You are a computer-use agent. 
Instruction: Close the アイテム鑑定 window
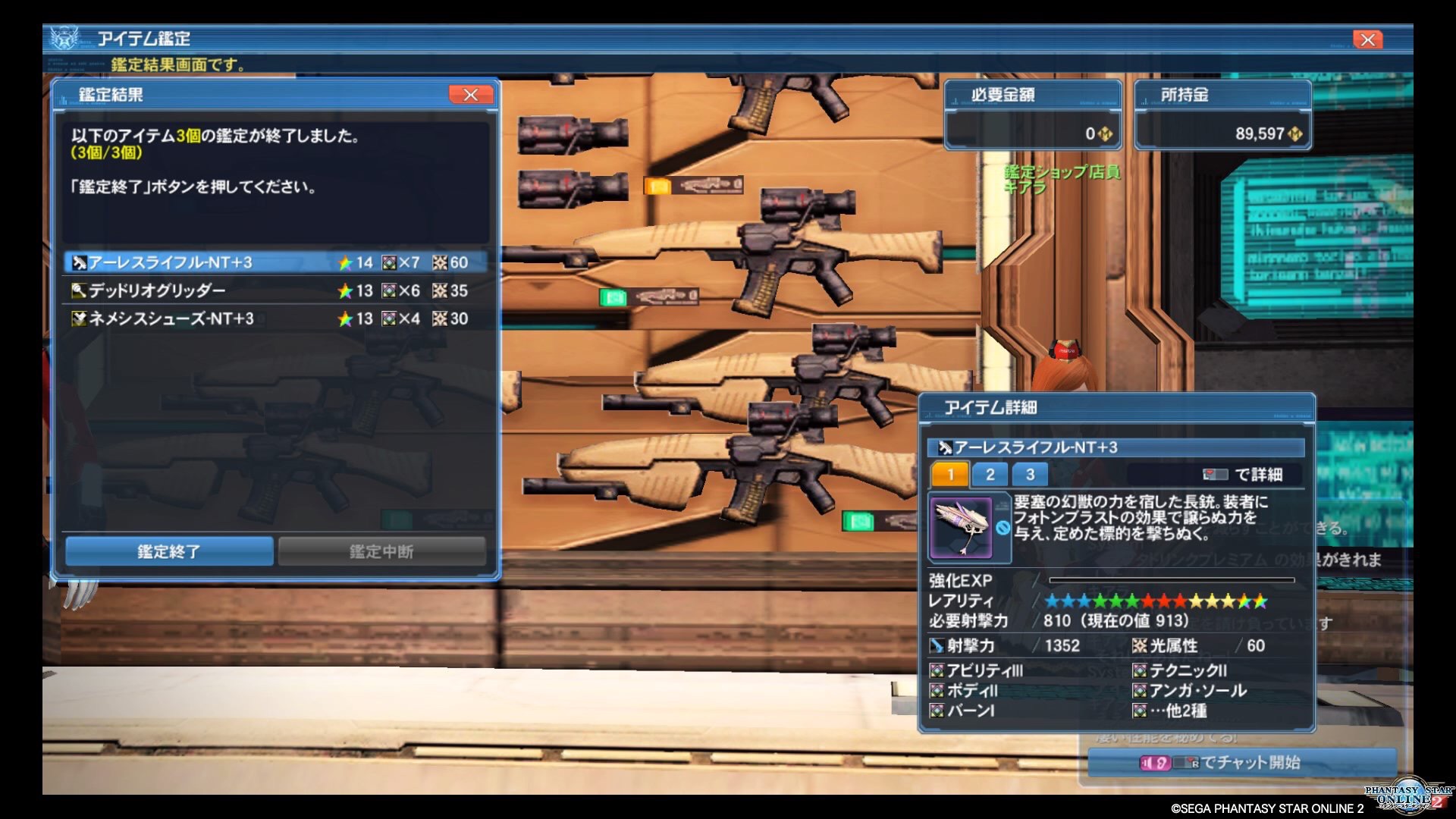1367,39
